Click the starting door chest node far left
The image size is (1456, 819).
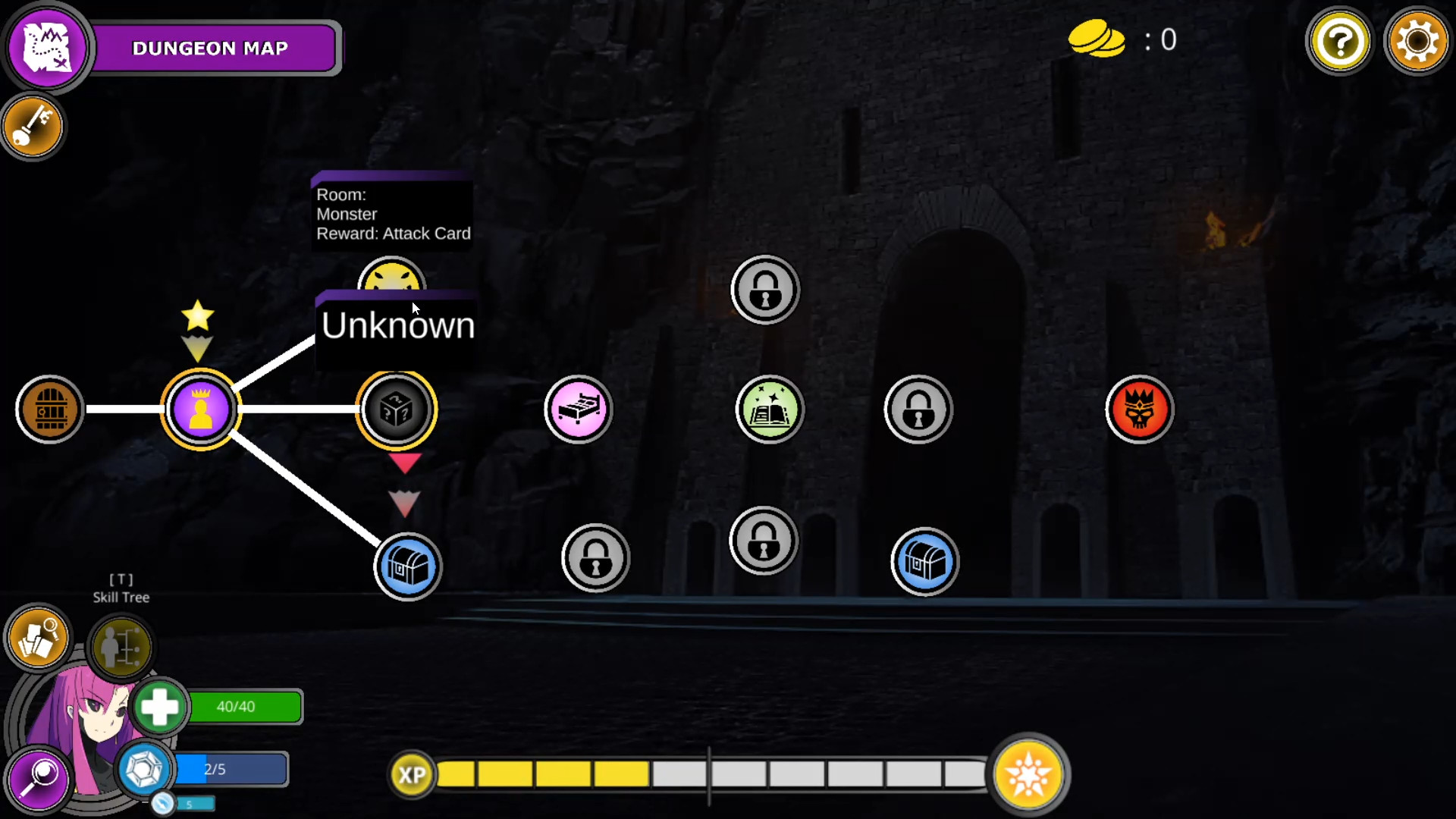[x=50, y=409]
